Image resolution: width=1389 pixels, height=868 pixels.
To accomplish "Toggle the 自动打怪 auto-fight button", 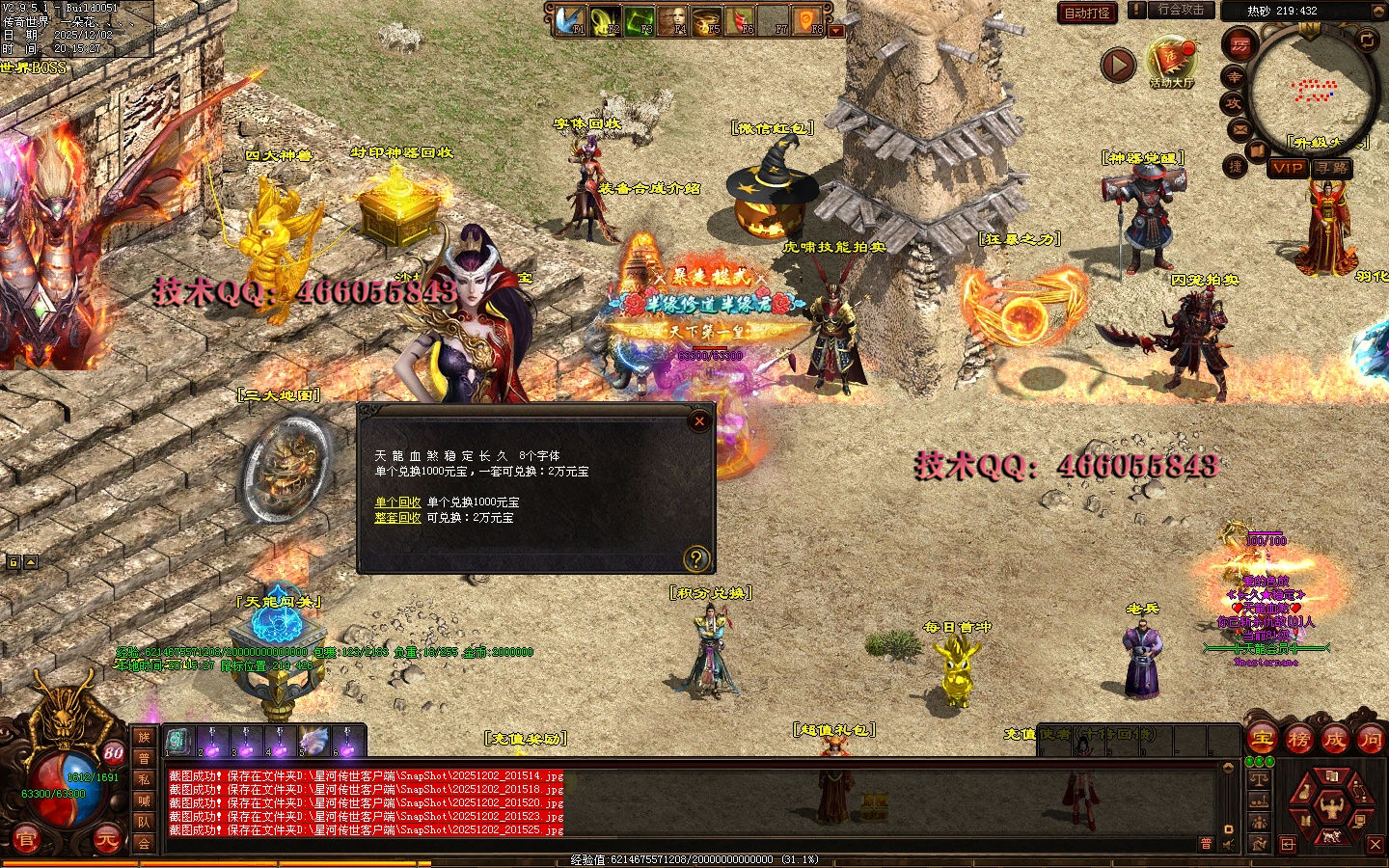I will click(x=1087, y=13).
